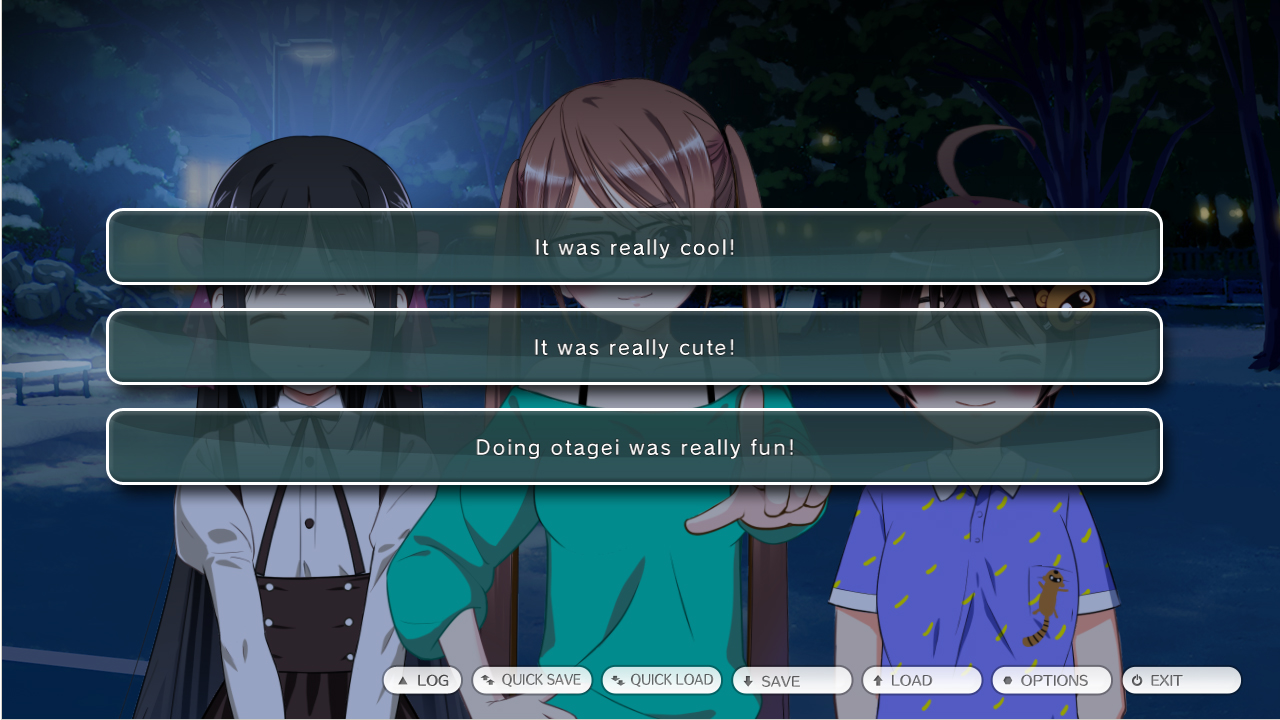This screenshot has height=720, width=1280.
Task: Click the up-arrow icon on the LOAD button
Action: tap(876, 680)
